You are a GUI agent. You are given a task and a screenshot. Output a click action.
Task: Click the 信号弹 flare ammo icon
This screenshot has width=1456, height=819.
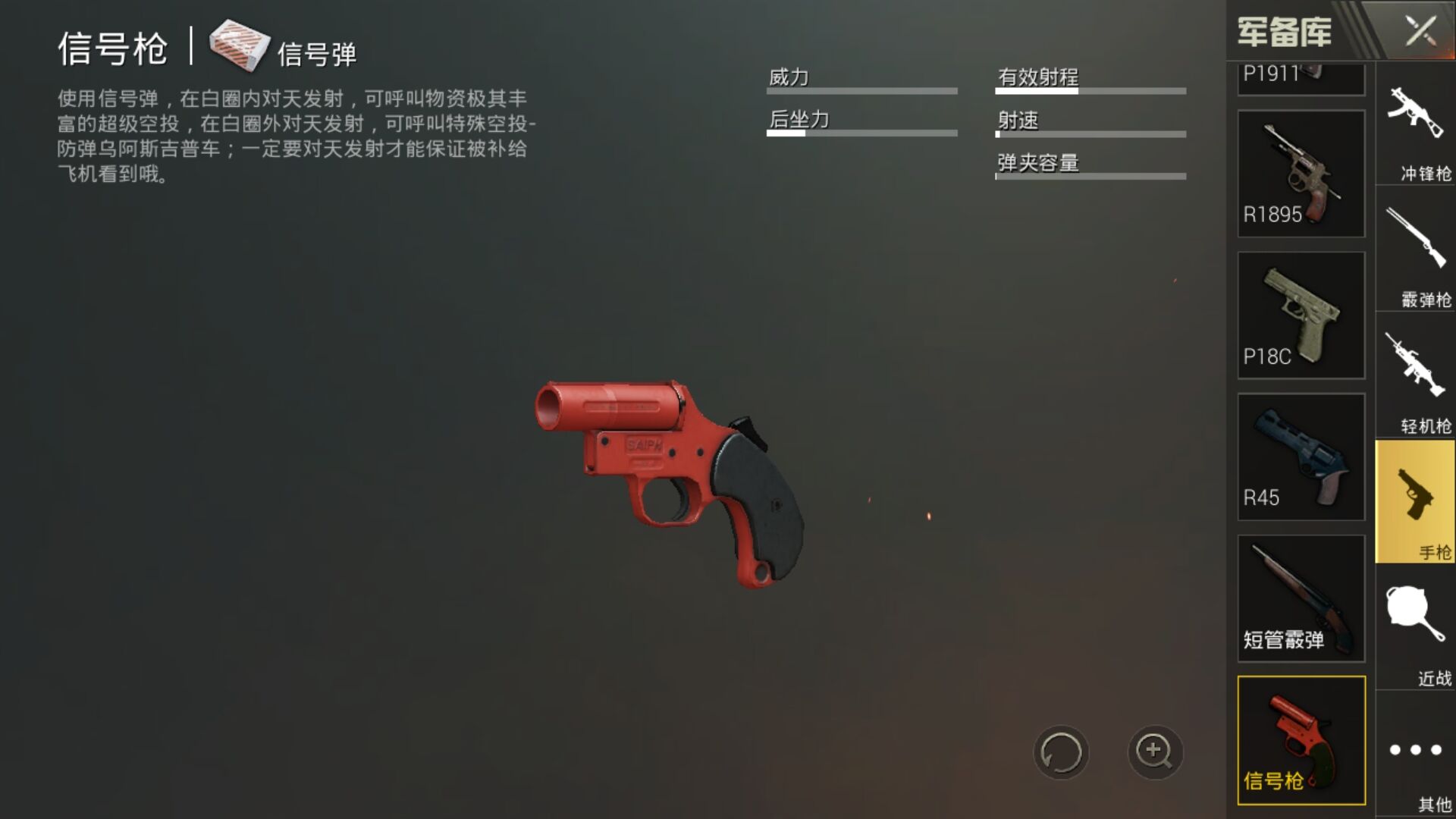(240, 45)
